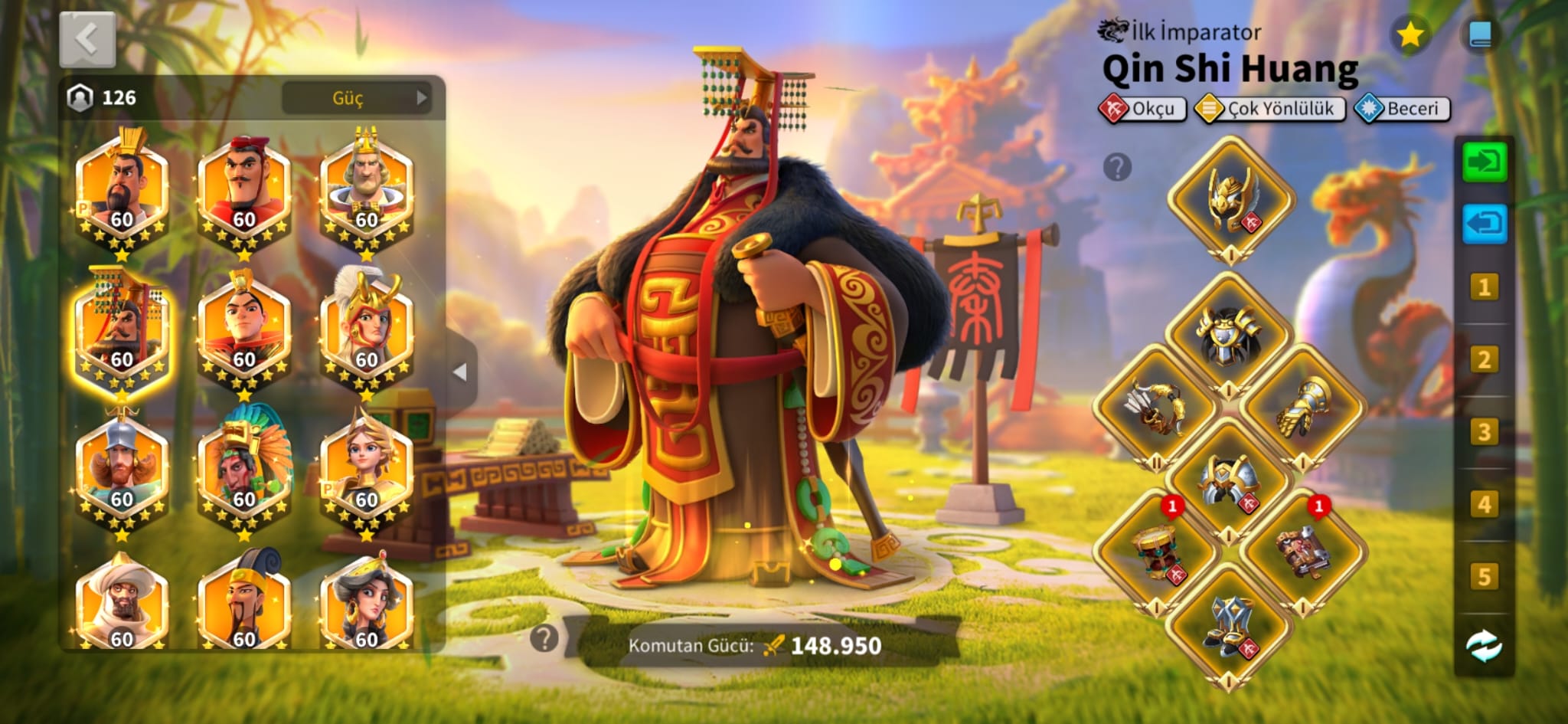The height and width of the screenshot is (724, 1568).
Task: Open the golden helmet equipment slot
Action: 1230,199
